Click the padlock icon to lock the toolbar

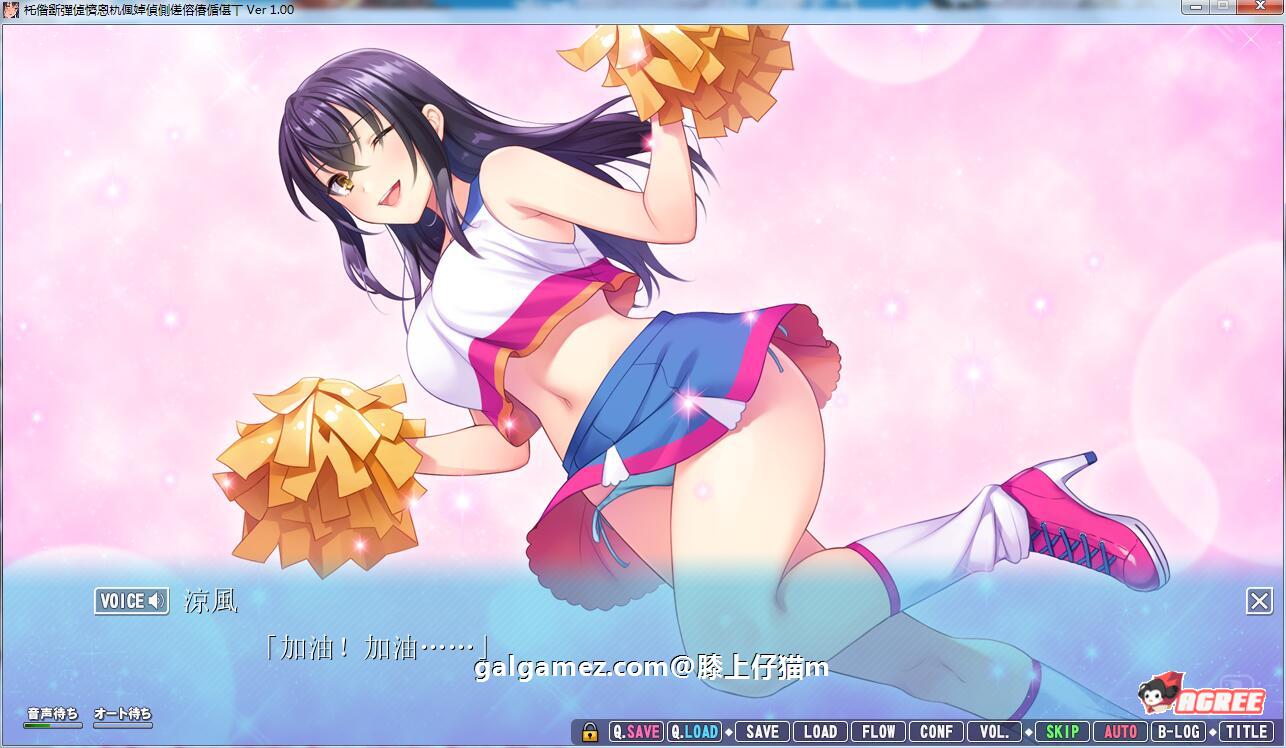[x=588, y=731]
